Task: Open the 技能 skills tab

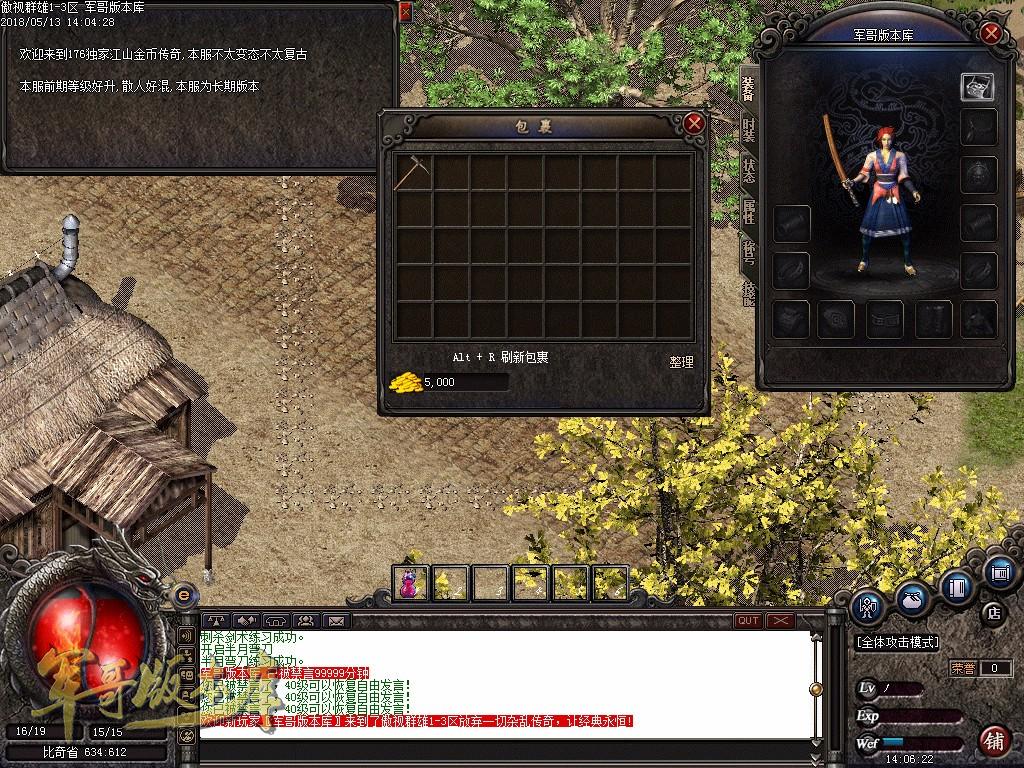Action: pyautogui.click(x=748, y=292)
